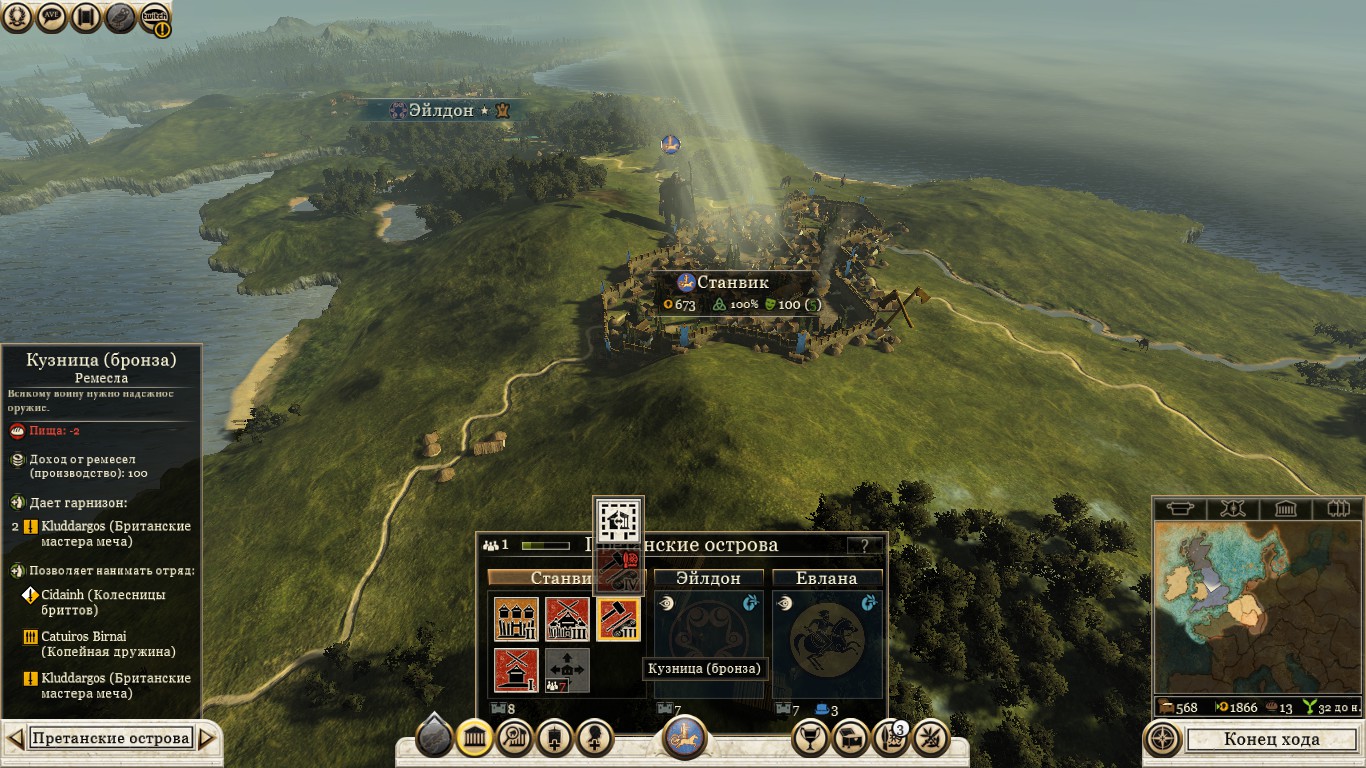Open the scroll encyclopedia button

click(x=86, y=17)
